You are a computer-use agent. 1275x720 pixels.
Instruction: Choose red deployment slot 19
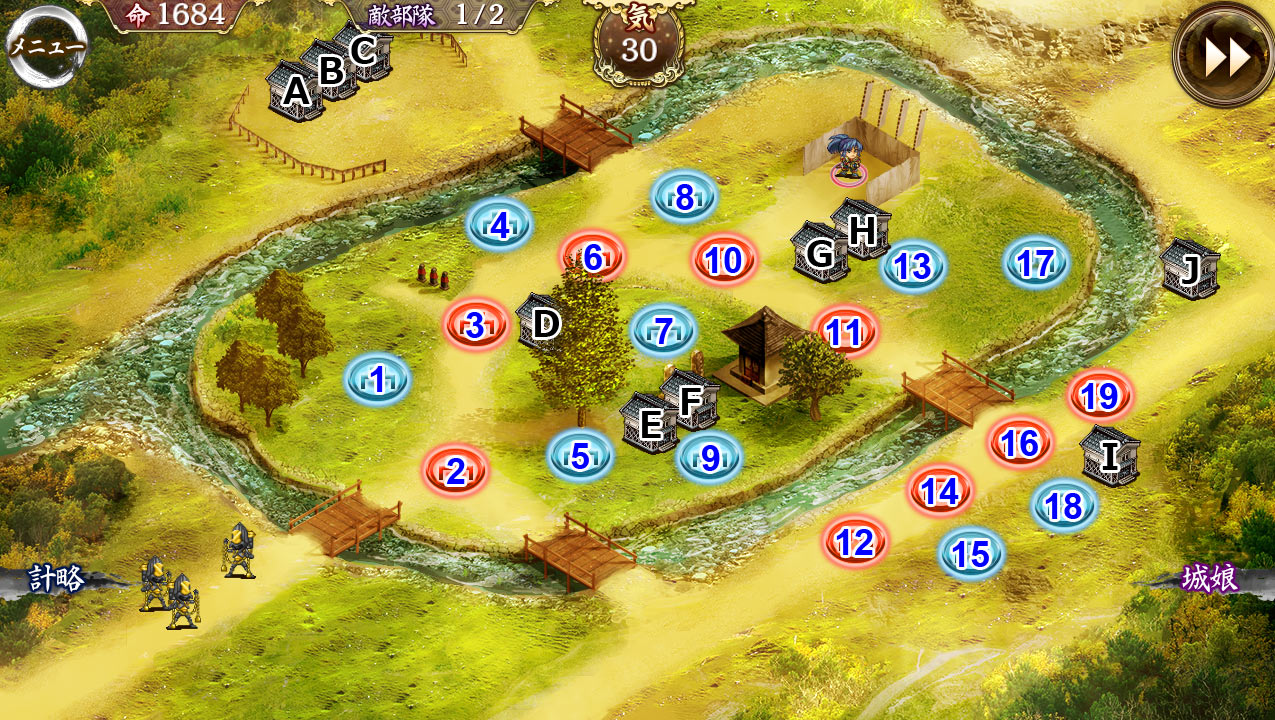pyautogui.click(x=1099, y=397)
